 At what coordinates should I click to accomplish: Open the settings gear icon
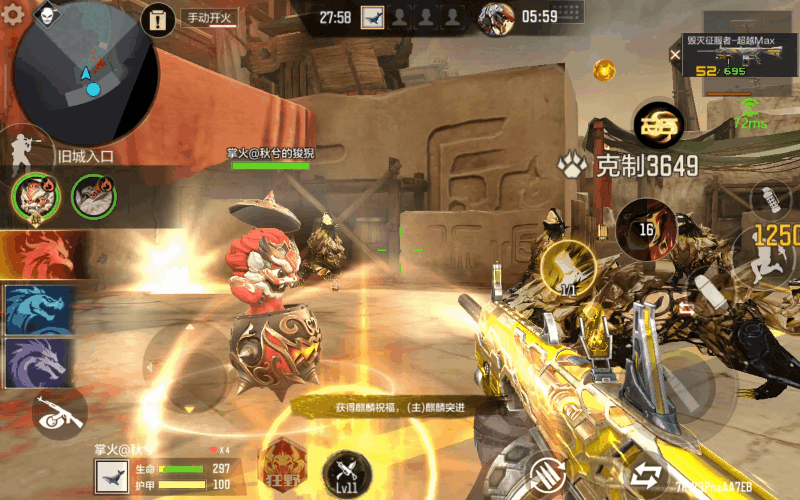pyautogui.click(x=14, y=15)
